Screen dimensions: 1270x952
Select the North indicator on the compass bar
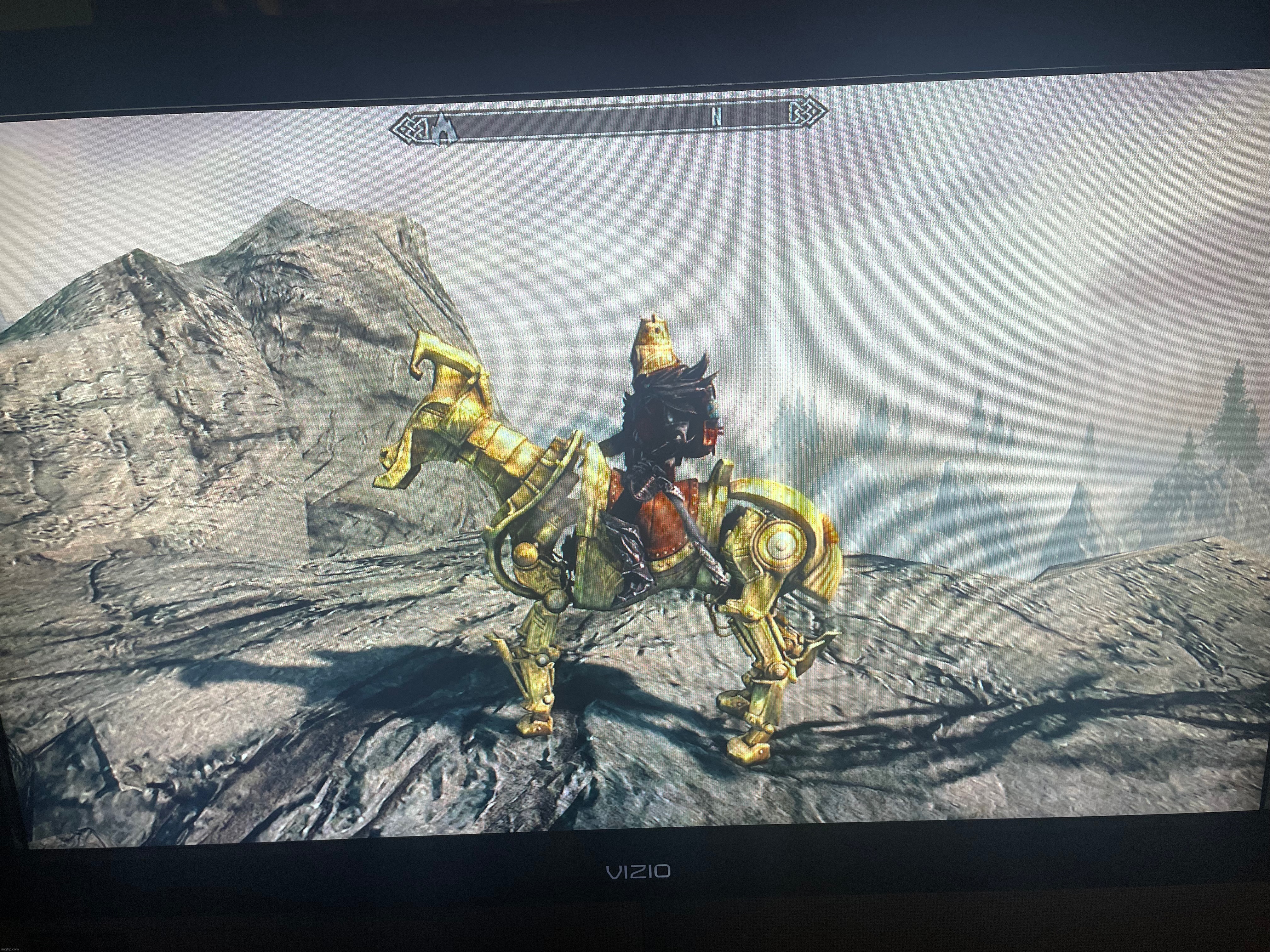coord(716,118)
